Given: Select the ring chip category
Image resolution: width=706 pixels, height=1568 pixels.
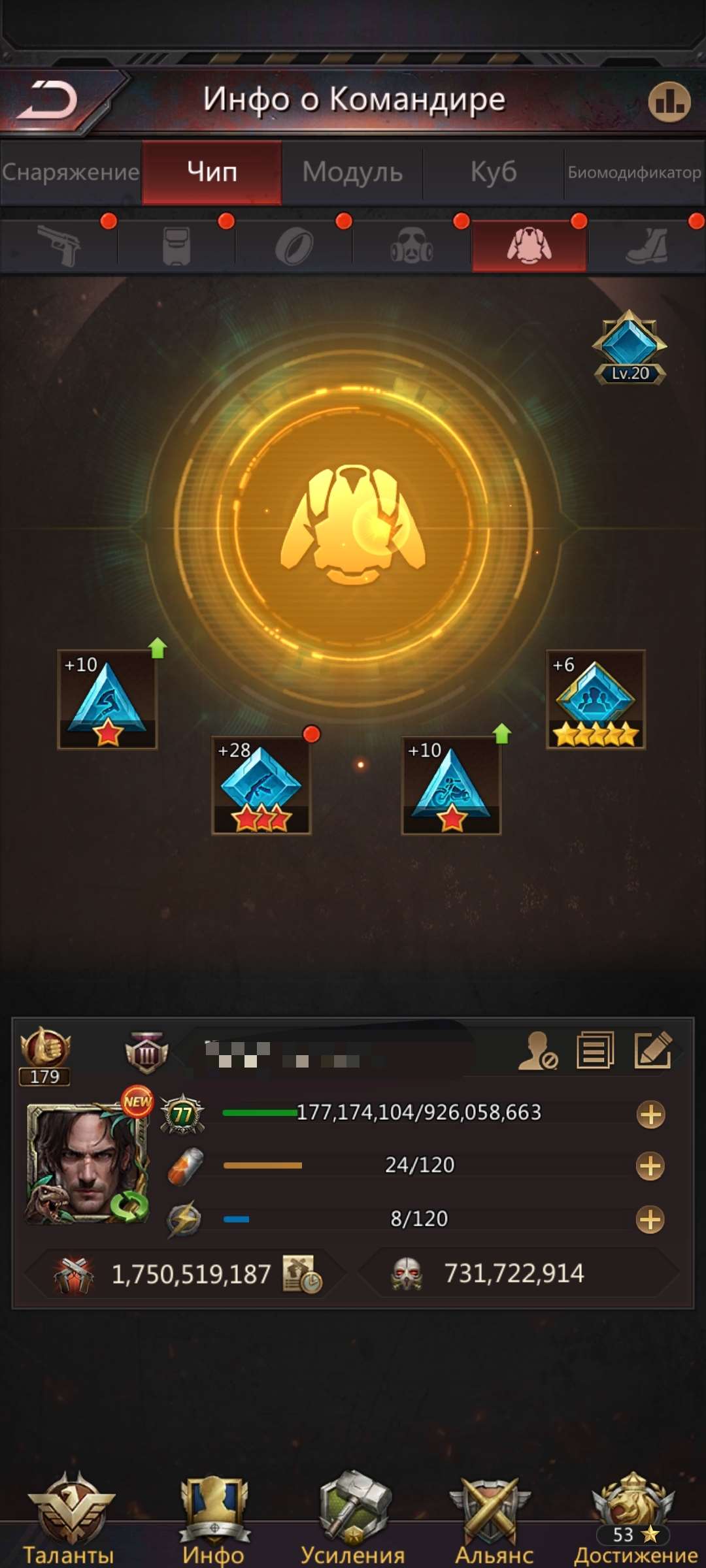Looking at the screenshot, I should pos(294,246).
